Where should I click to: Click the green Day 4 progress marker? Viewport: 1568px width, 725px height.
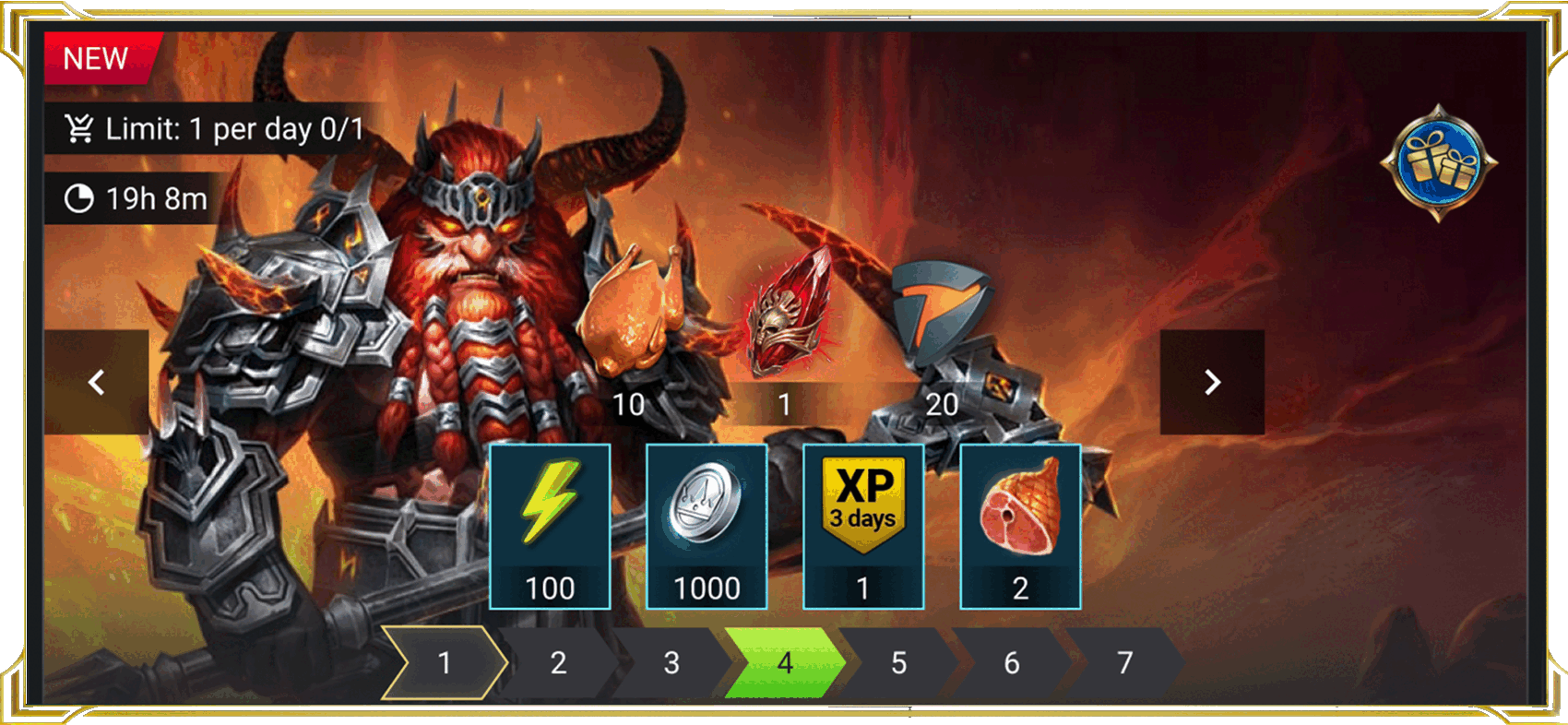pos(786,661)
